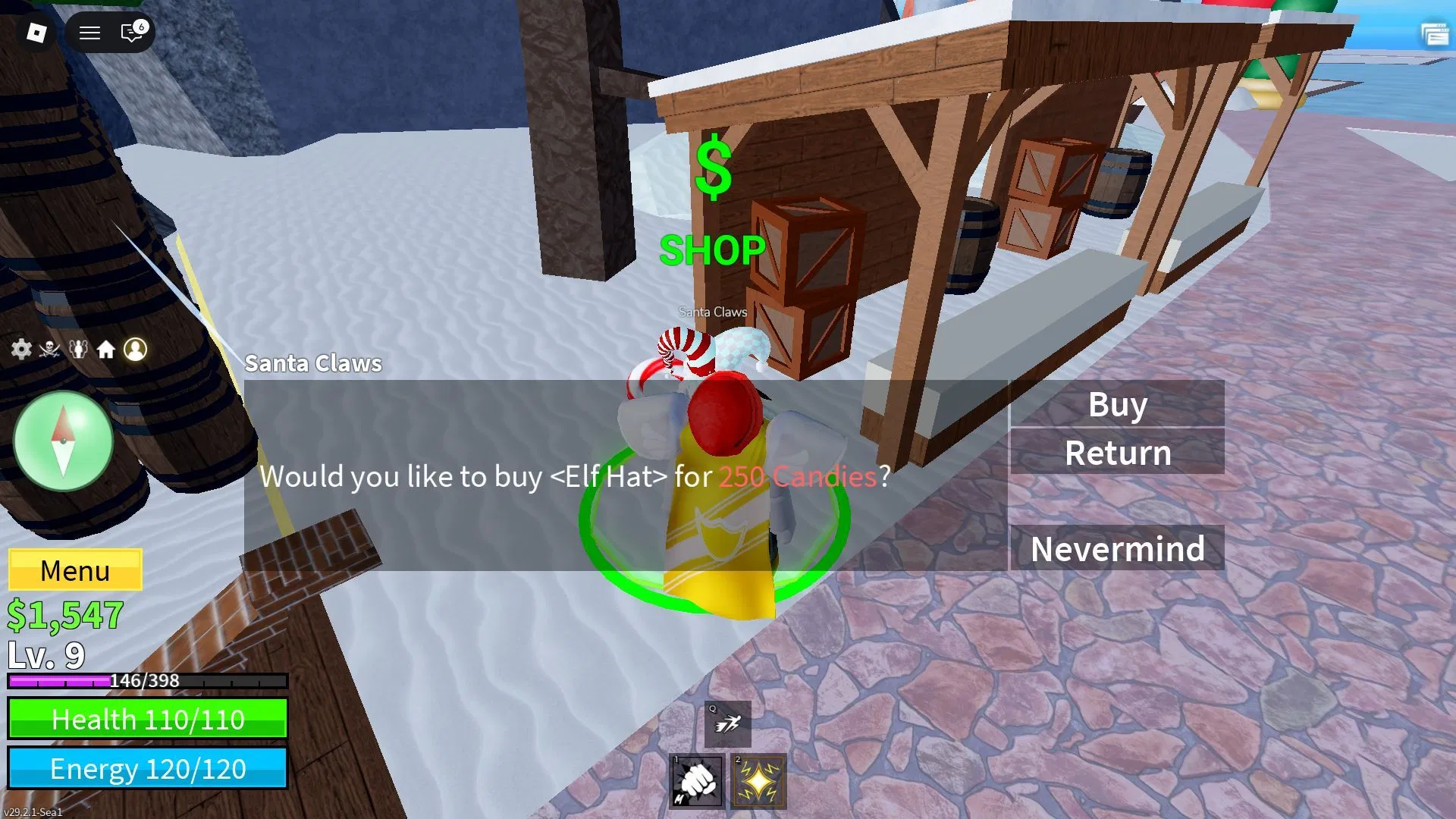Open the Roblox hamburger menu
Viewport: 1456px width, 819px height.
click(89, 33)
